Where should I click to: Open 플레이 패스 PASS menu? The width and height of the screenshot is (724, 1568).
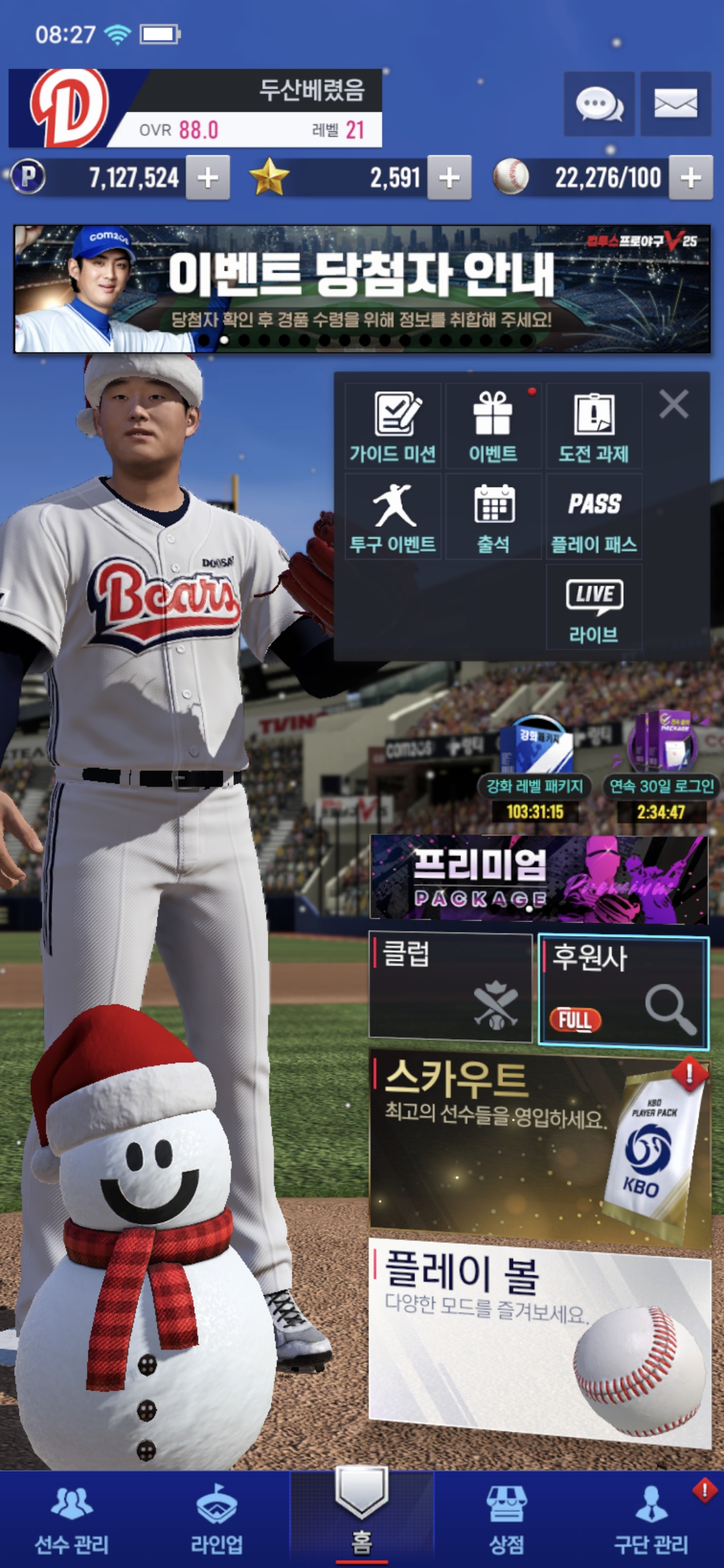coord(594,517)
